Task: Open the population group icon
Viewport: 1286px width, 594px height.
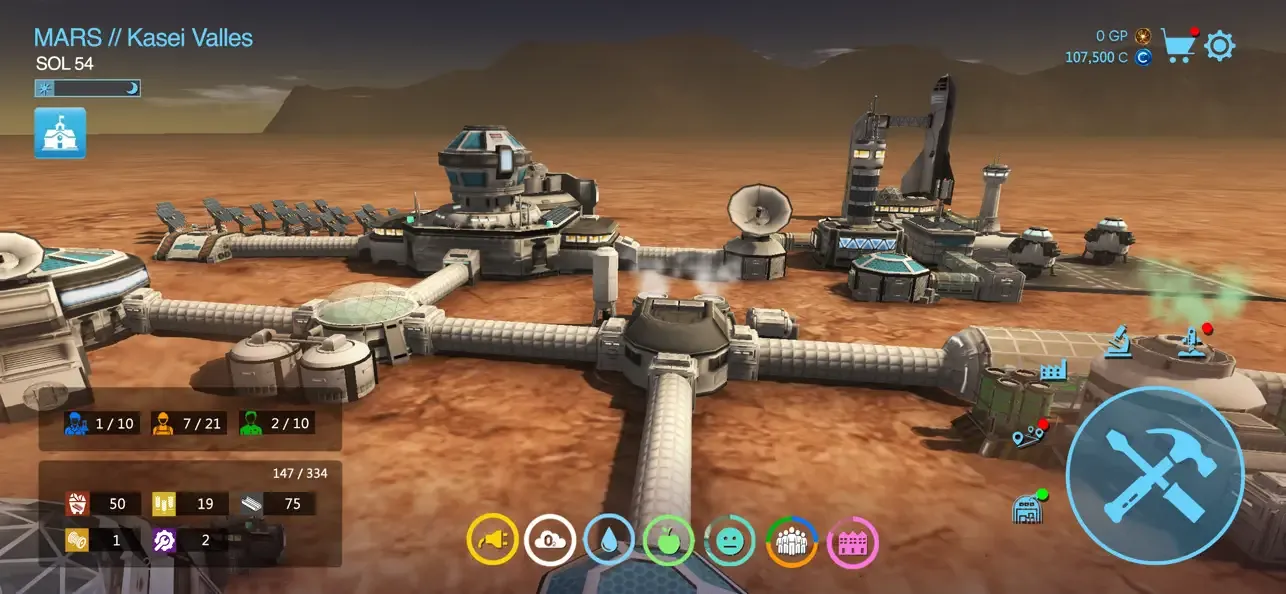Action: pos(791,541)
